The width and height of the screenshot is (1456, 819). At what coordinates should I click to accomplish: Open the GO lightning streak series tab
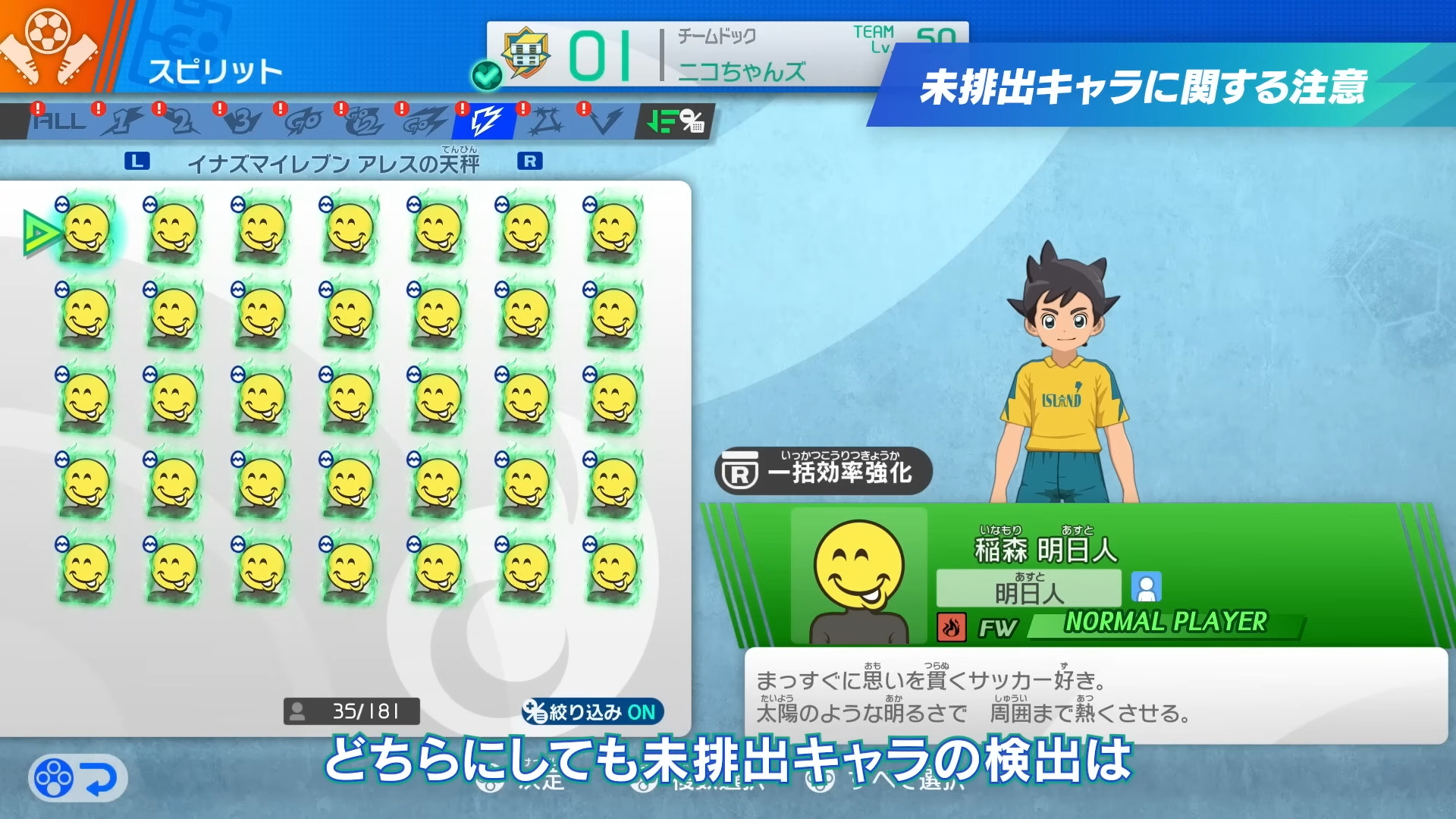coord(425,121)
